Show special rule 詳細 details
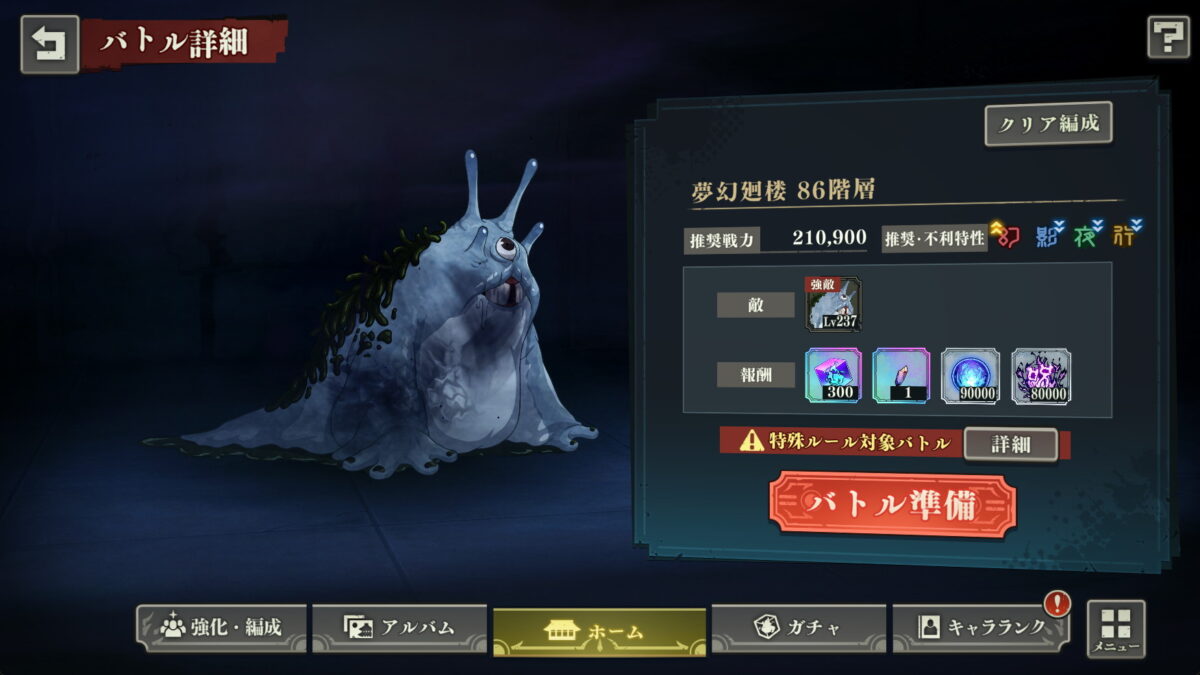The height and width of the screenshot is (675, 1200). 1010,444
